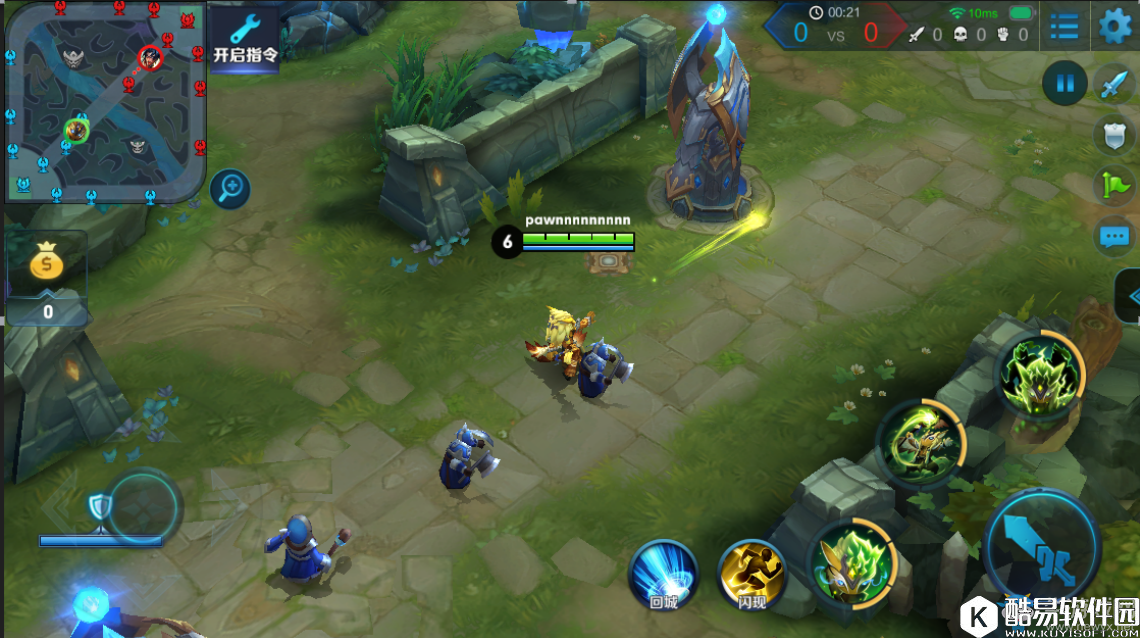Cast the topmost green spiked monster skill
Image resolution: width=1140 pixels, height=638 pixels.
click(1040, 373)
